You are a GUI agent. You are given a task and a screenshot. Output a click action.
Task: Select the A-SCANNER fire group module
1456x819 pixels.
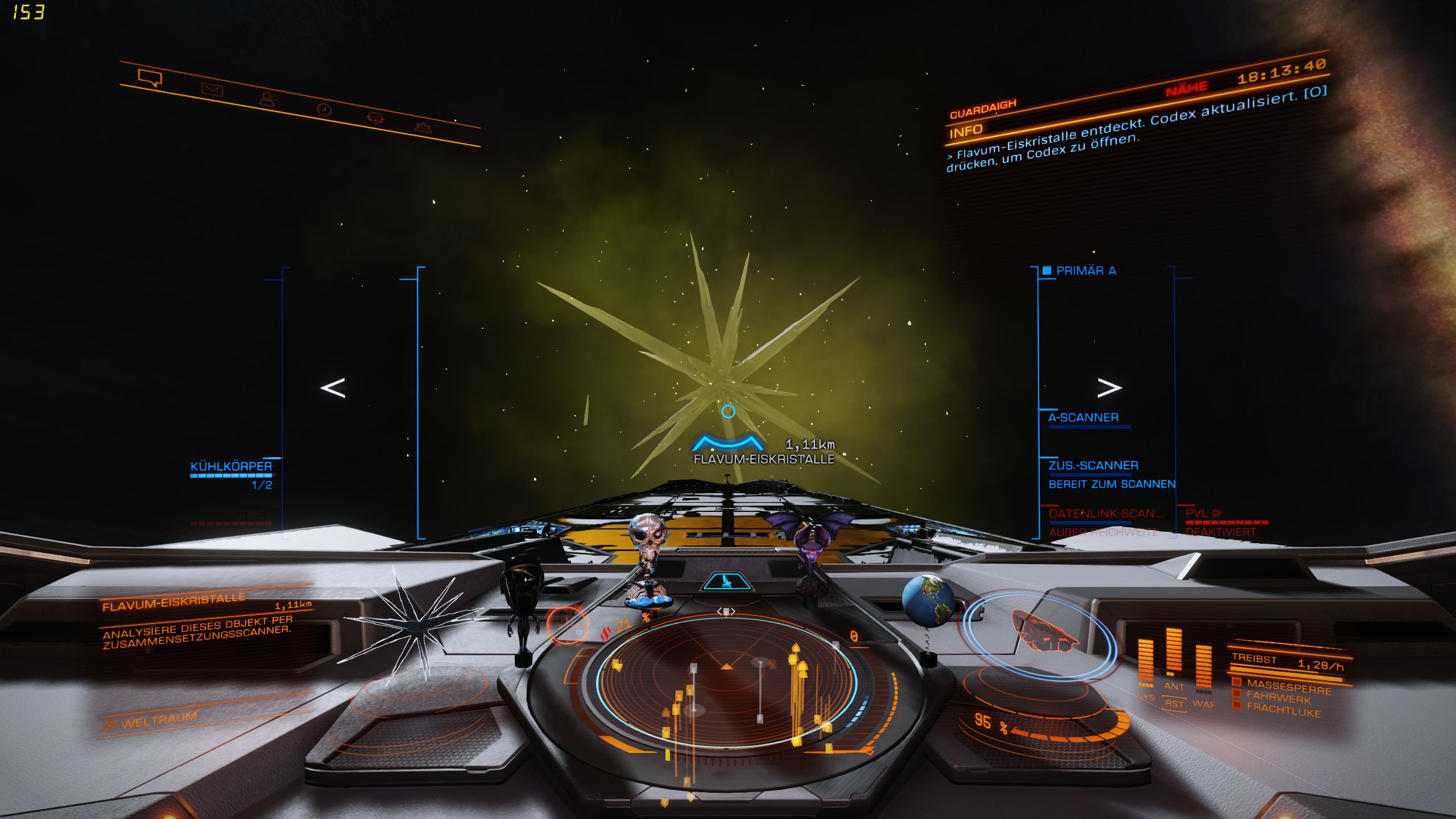[1083, 418]
